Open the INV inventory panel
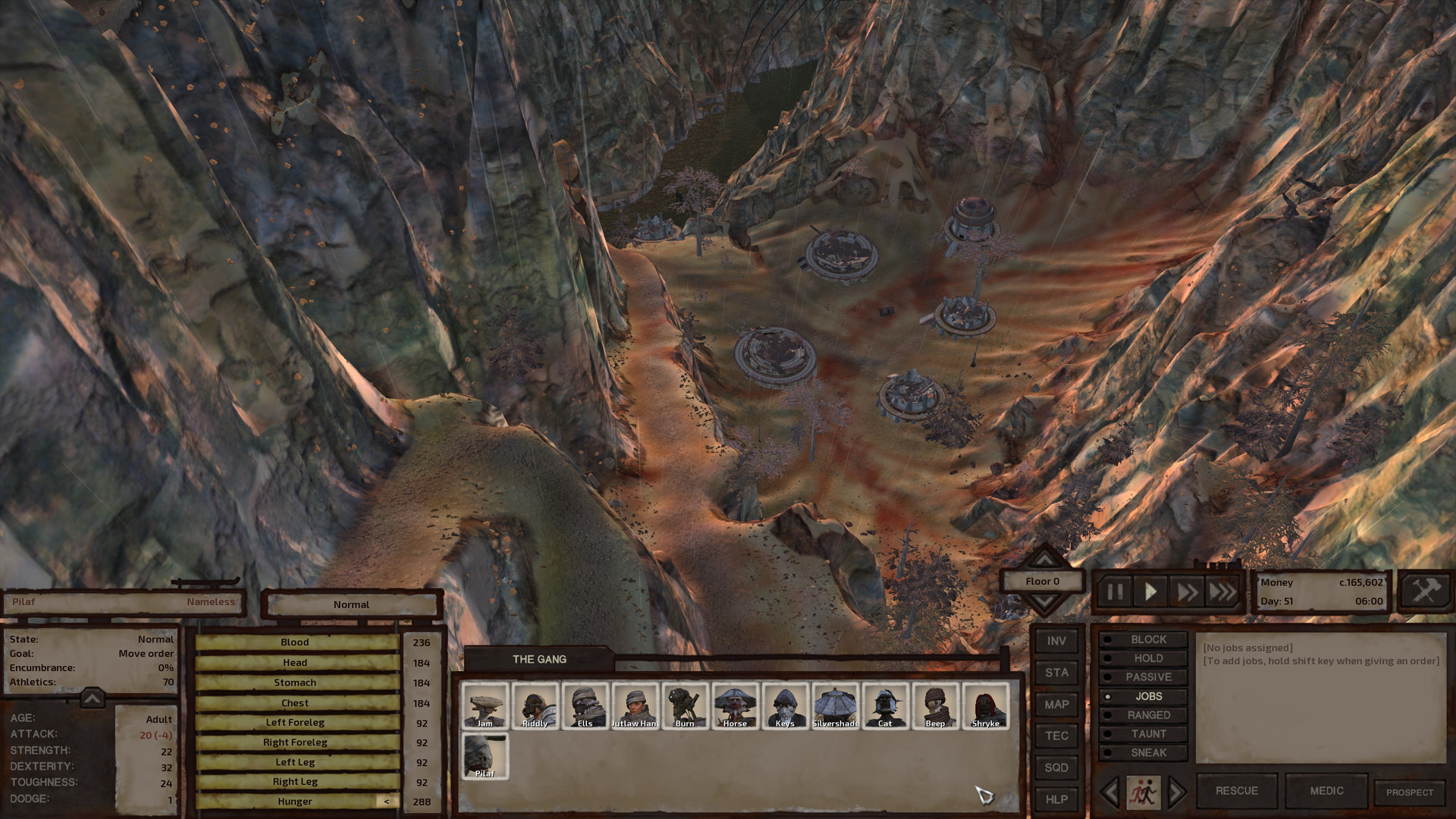 tap(1056, 640)
